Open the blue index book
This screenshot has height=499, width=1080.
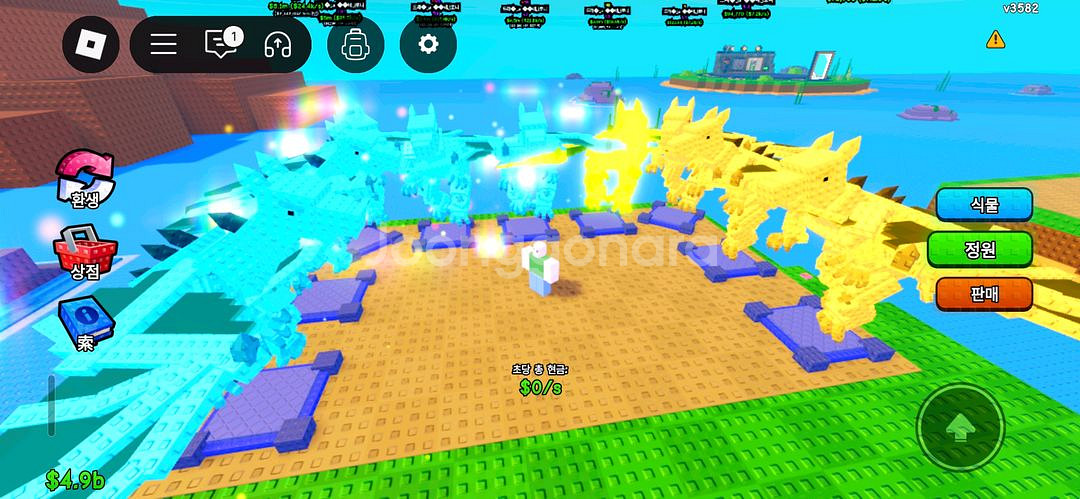coord(86,323)
